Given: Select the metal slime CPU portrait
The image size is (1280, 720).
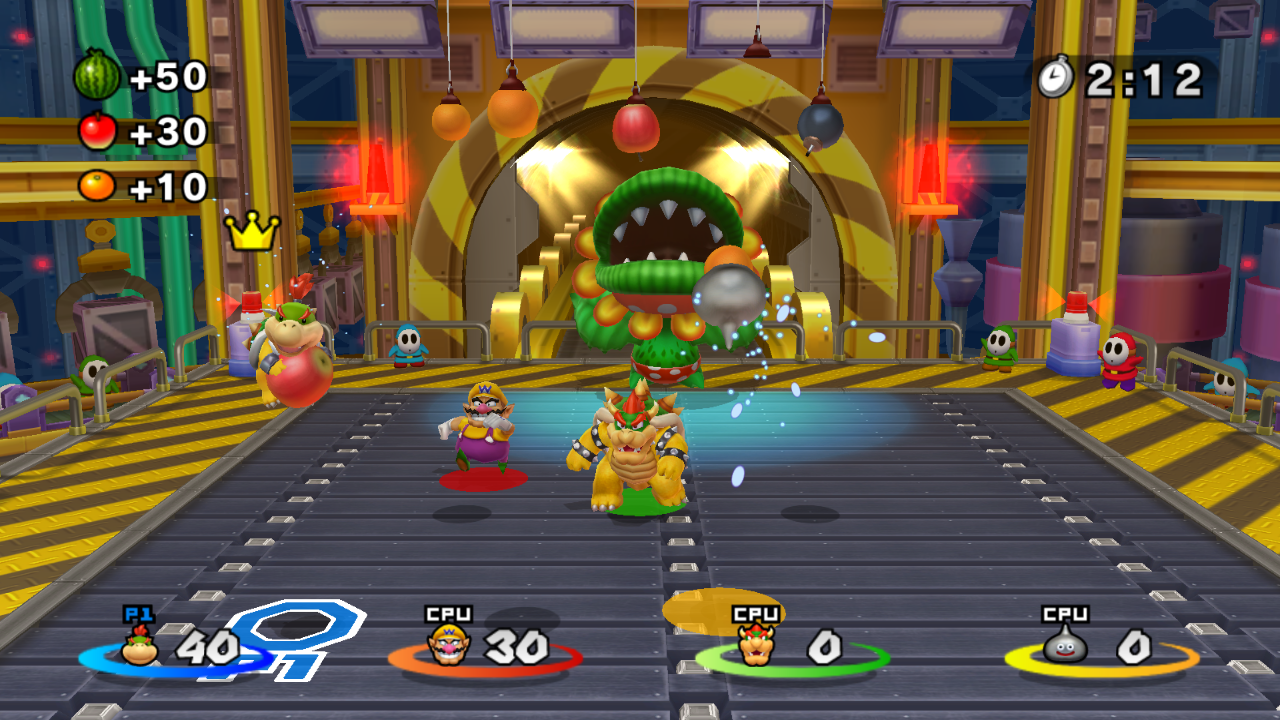Looking at the screenshot, I should [1066, 645].
